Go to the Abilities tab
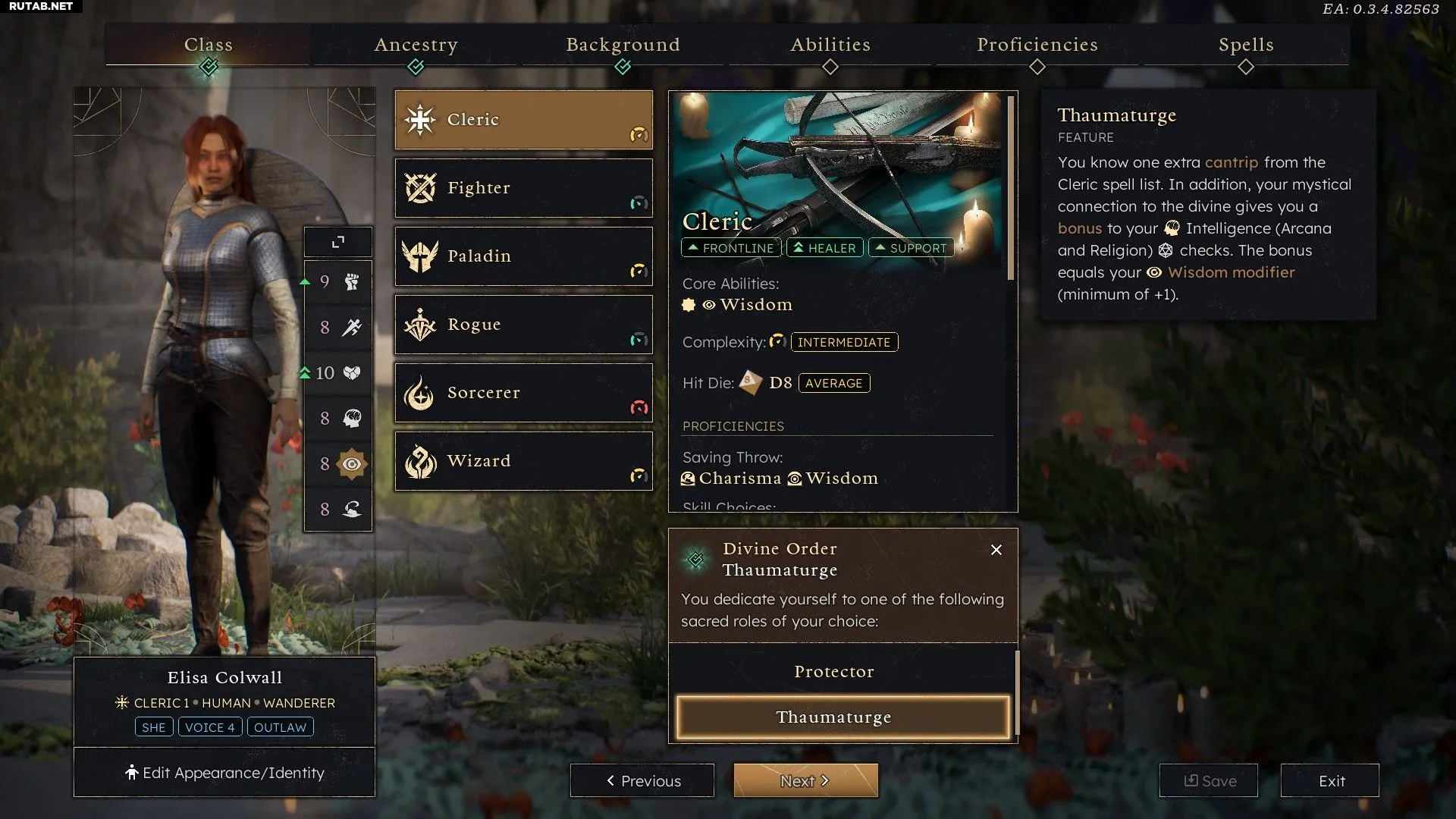 coord(830,45)
